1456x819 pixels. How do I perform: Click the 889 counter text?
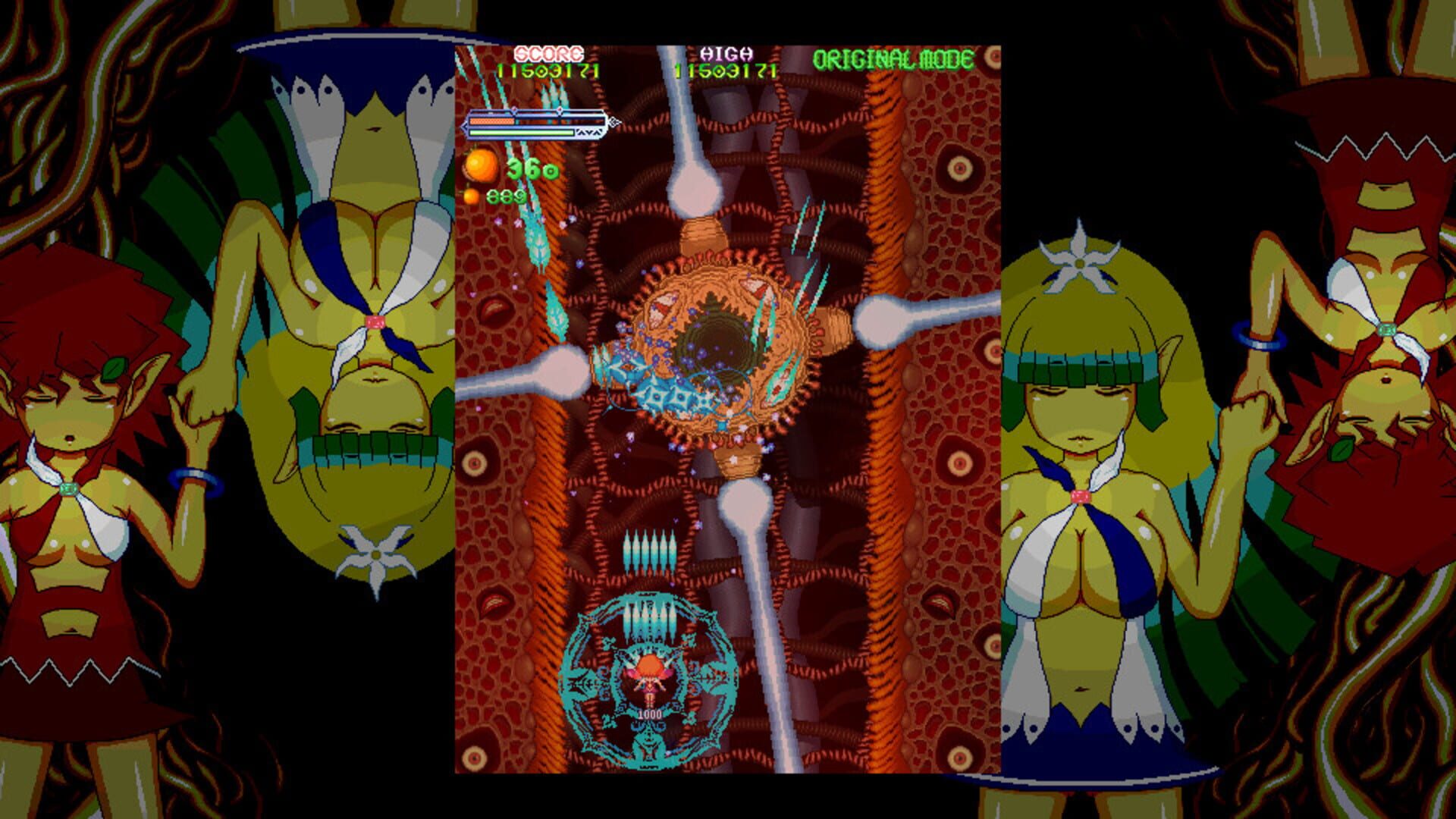(506, 199)
